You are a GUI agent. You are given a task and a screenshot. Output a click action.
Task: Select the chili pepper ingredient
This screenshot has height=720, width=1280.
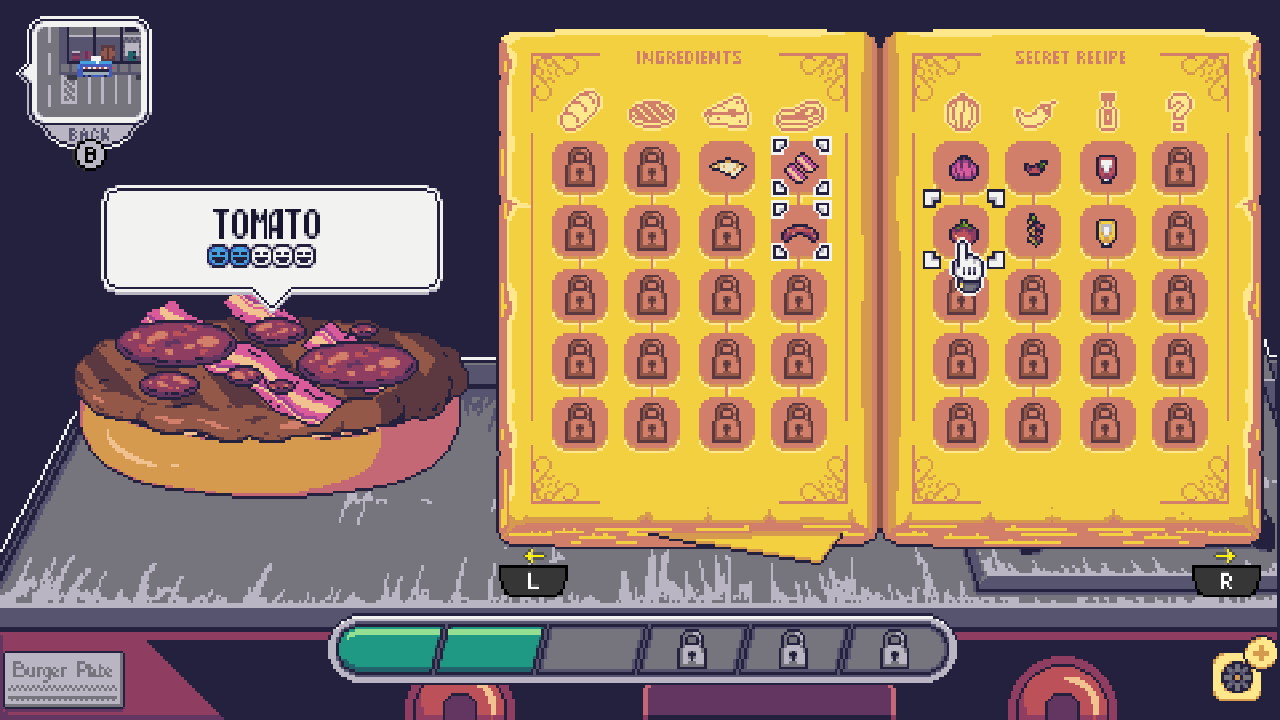pos(1034,167)
